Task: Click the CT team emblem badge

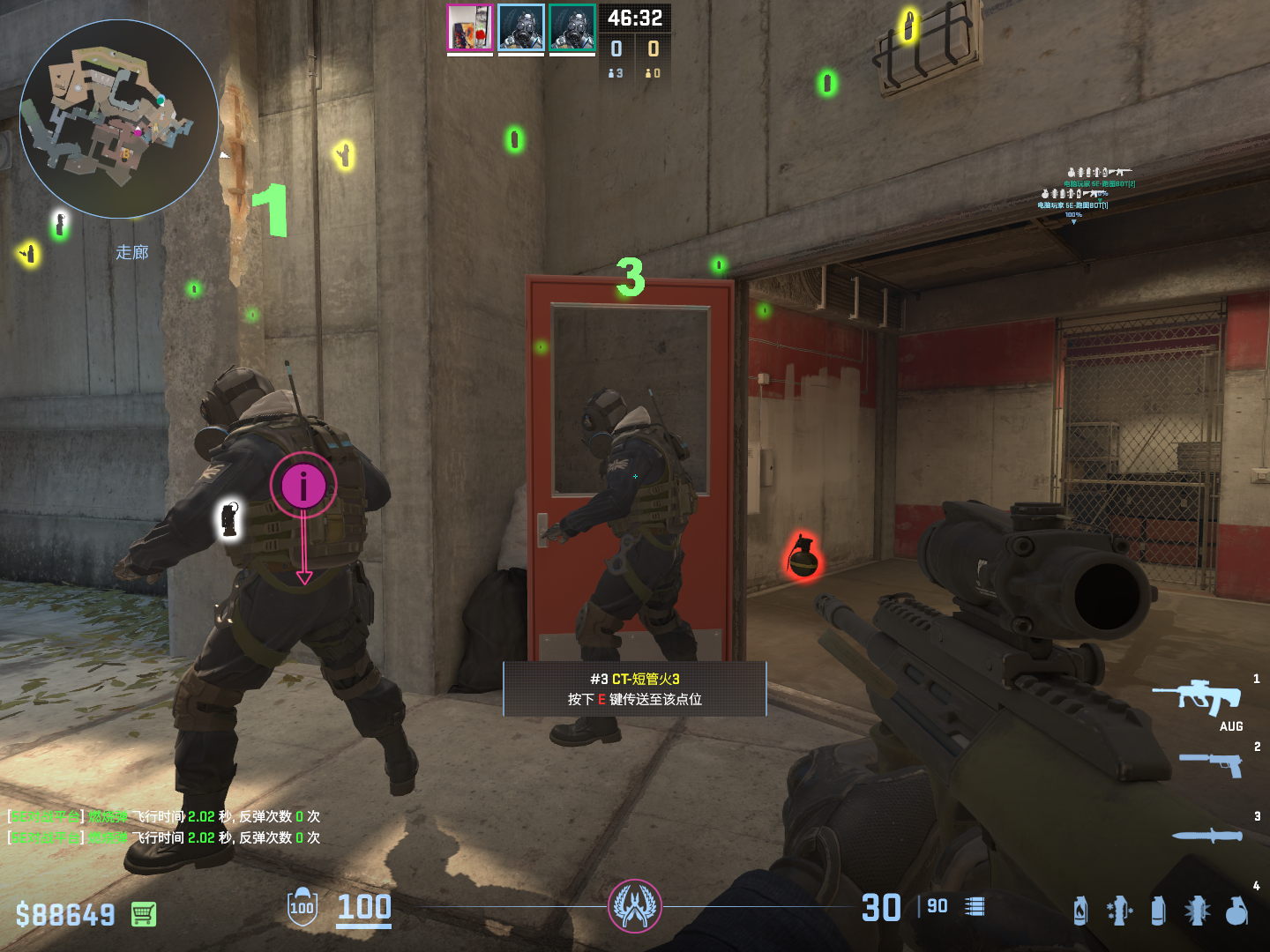Action: coord(634,906)
